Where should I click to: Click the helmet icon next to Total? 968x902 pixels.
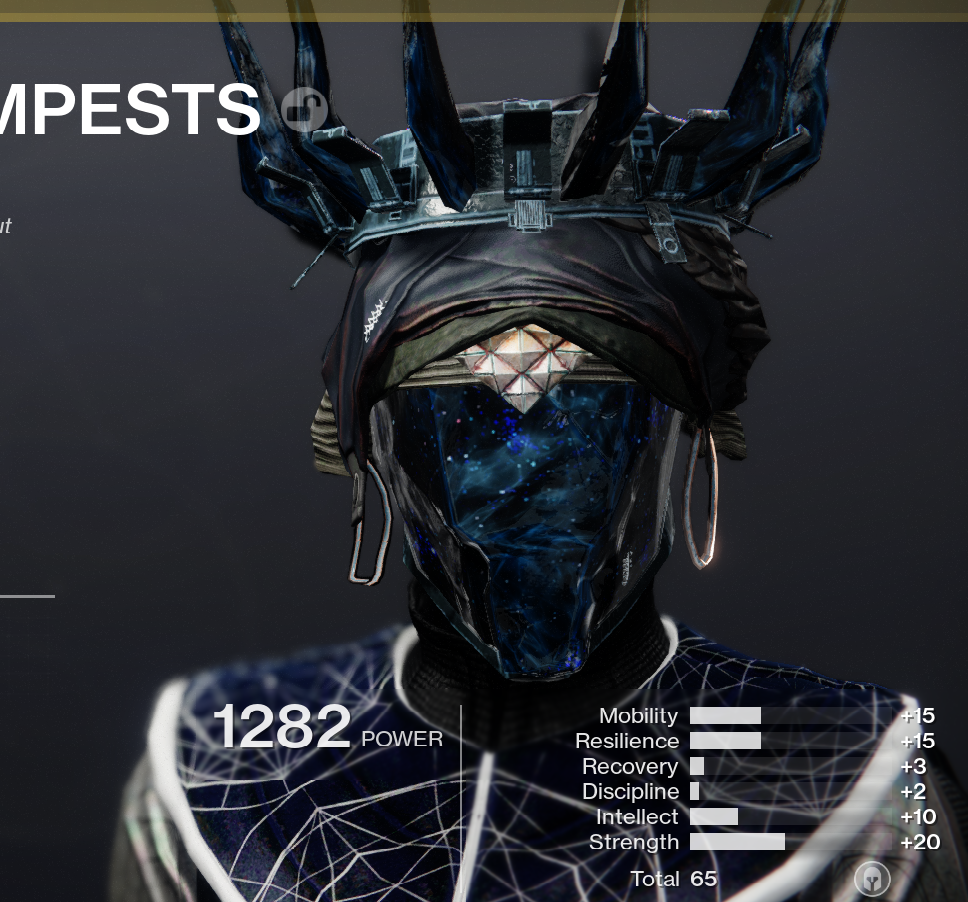873,880
